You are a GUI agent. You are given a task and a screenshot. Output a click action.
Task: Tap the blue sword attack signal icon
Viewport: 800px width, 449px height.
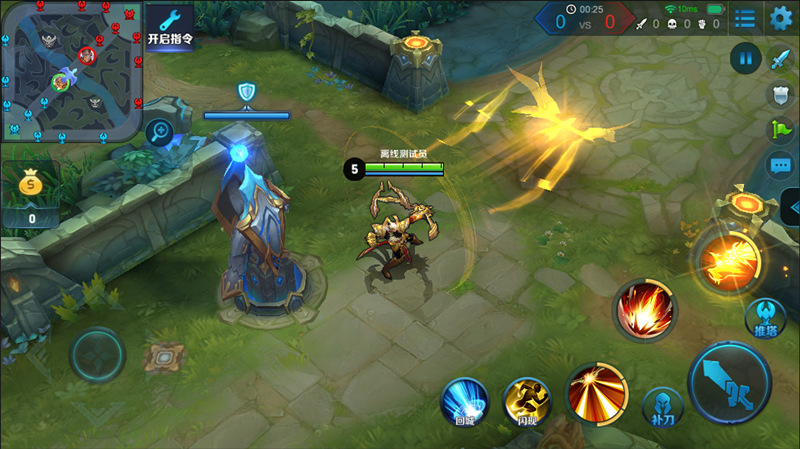coord(780,60)
